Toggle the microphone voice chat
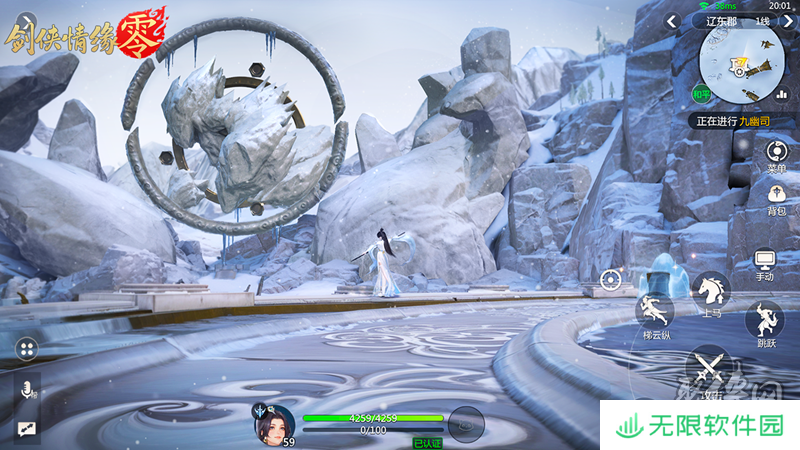The width and height of the screenshot is (800, 450). coord(27,390)
